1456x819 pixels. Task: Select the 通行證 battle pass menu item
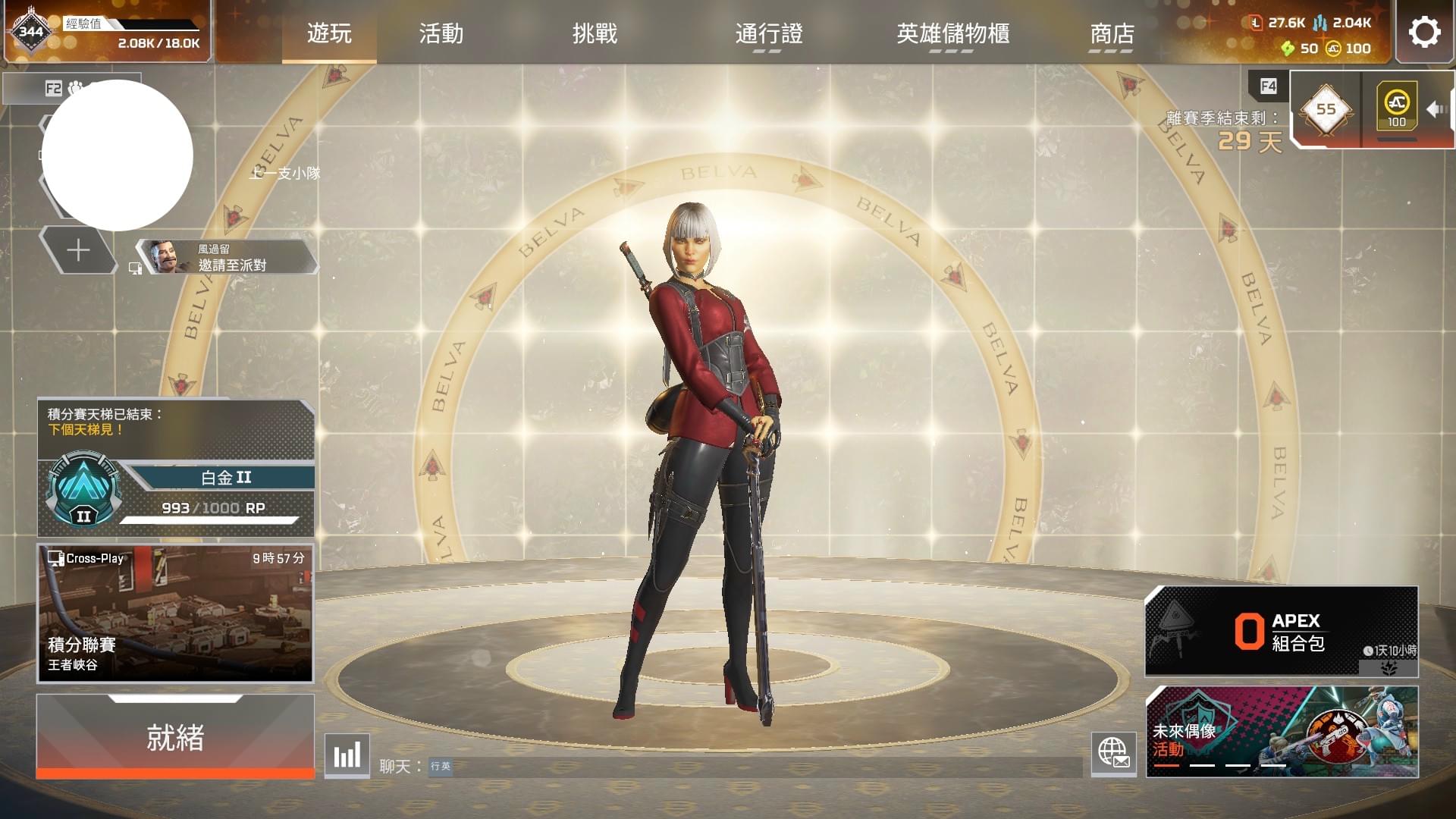pos(768,34)
